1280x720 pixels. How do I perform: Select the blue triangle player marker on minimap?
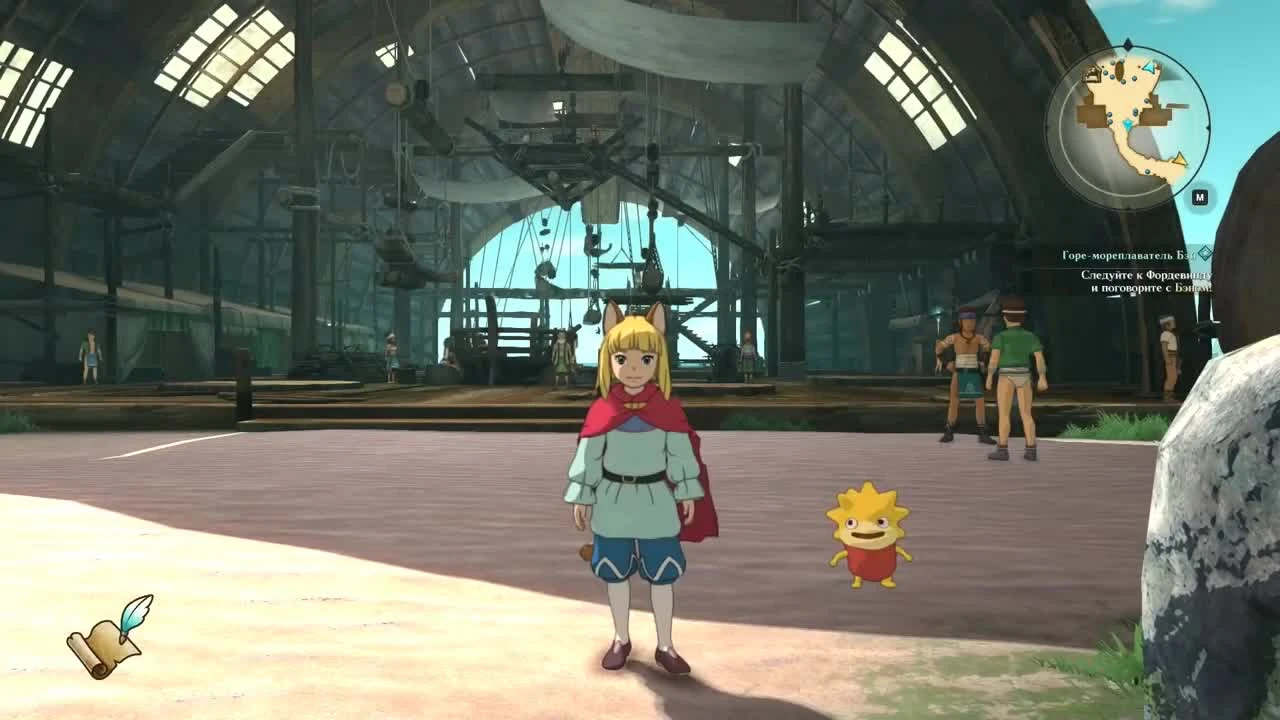click(1148, 67)
